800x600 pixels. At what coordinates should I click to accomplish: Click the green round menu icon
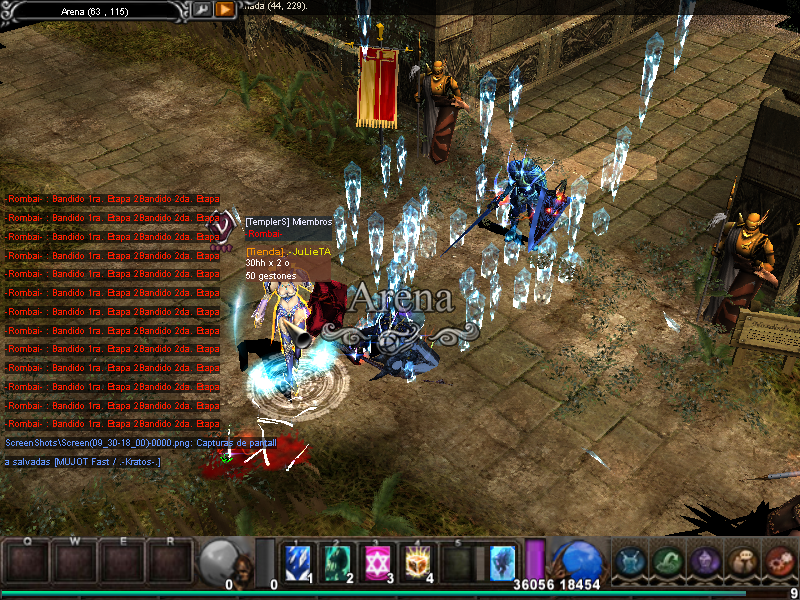668,562
